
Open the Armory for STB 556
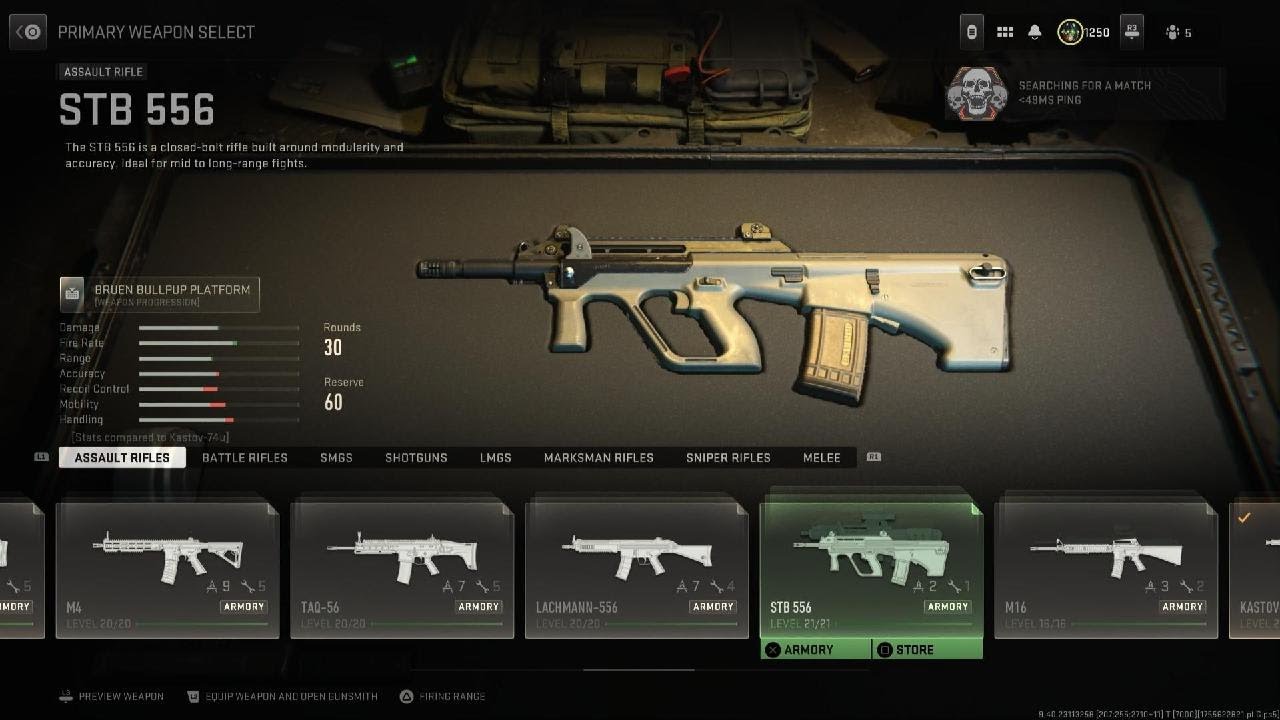click(x=816, y=650)
